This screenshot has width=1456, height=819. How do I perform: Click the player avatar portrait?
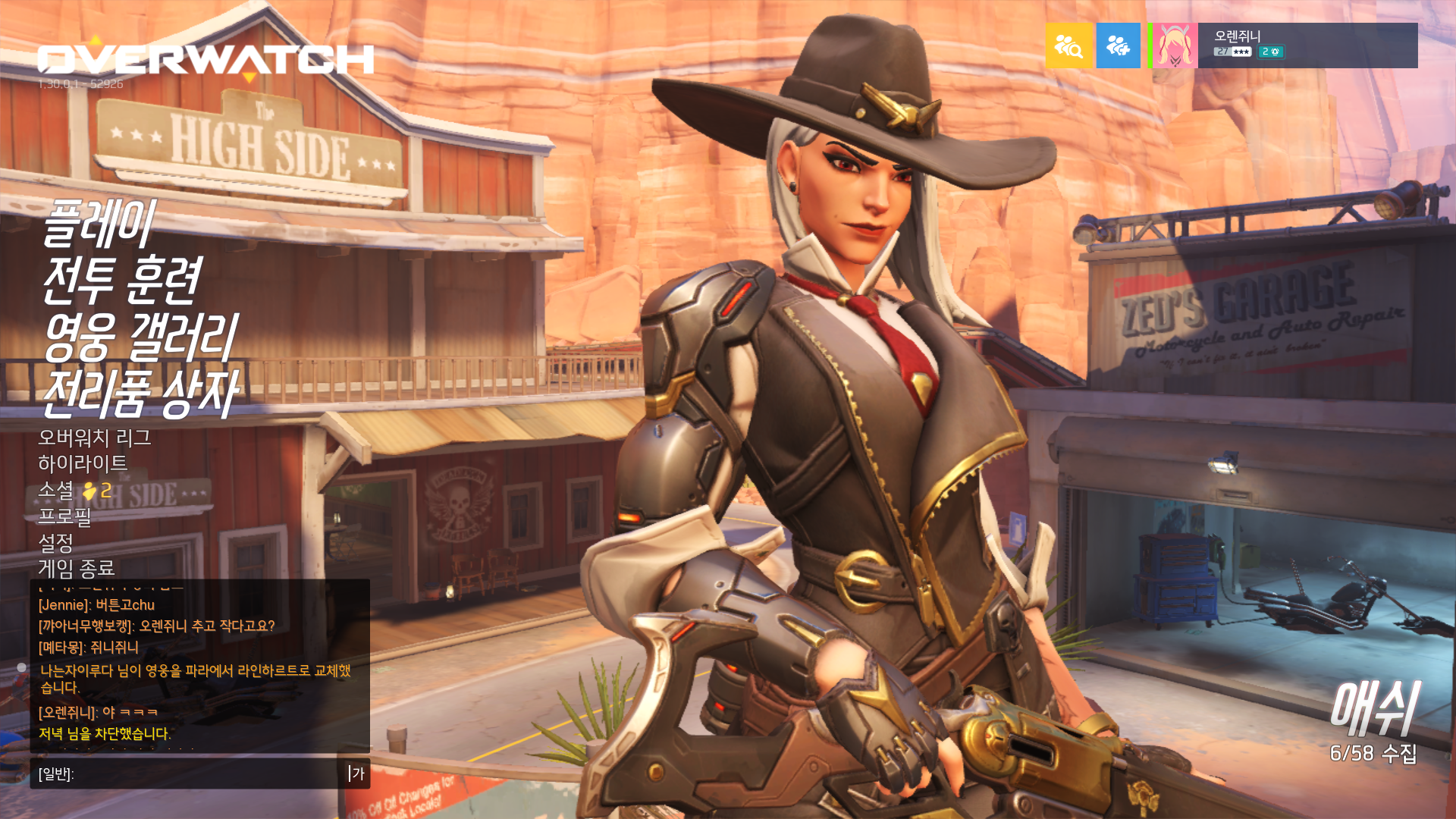tap(1175, 45)
